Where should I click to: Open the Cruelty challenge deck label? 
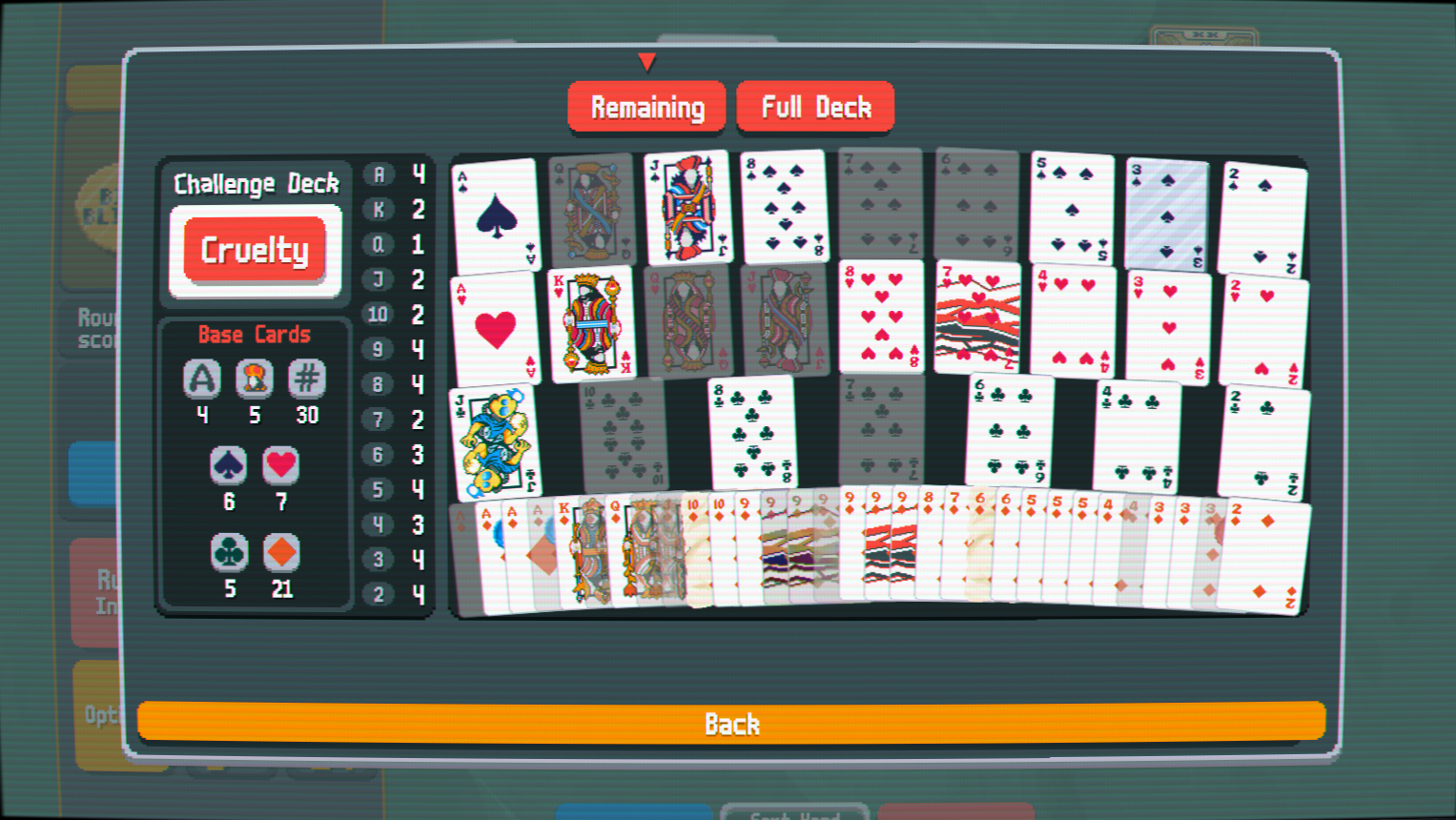(254, 250)
